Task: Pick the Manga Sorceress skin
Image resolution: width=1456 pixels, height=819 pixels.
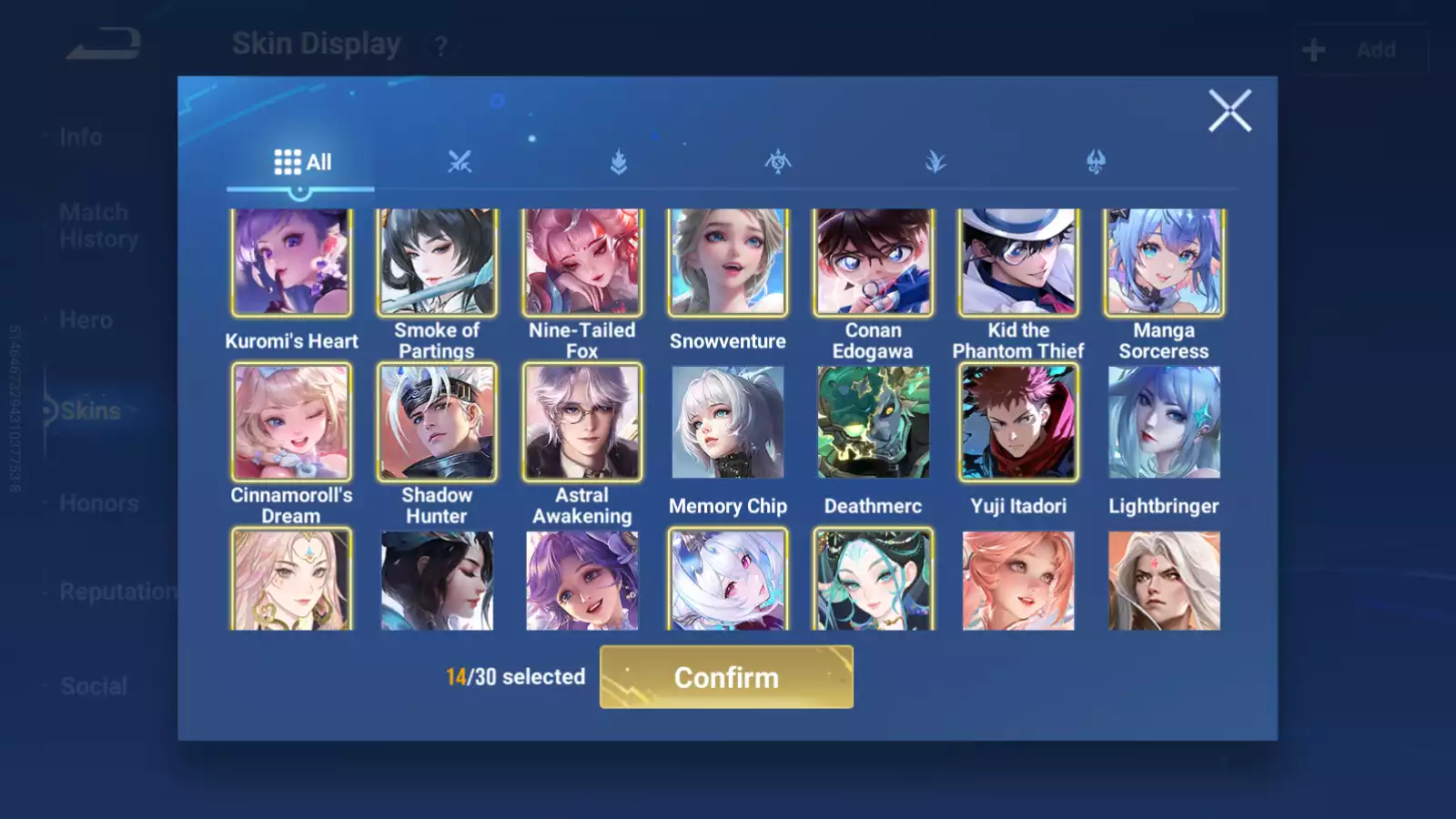Action: [1164, 262]
